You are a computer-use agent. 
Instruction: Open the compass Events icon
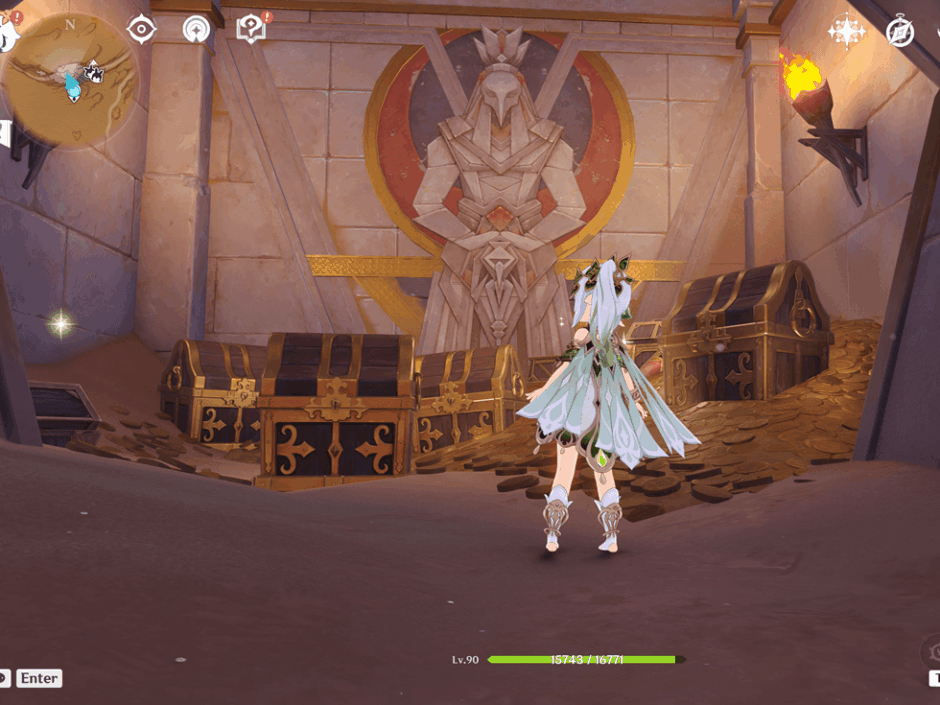click(900, 32)
